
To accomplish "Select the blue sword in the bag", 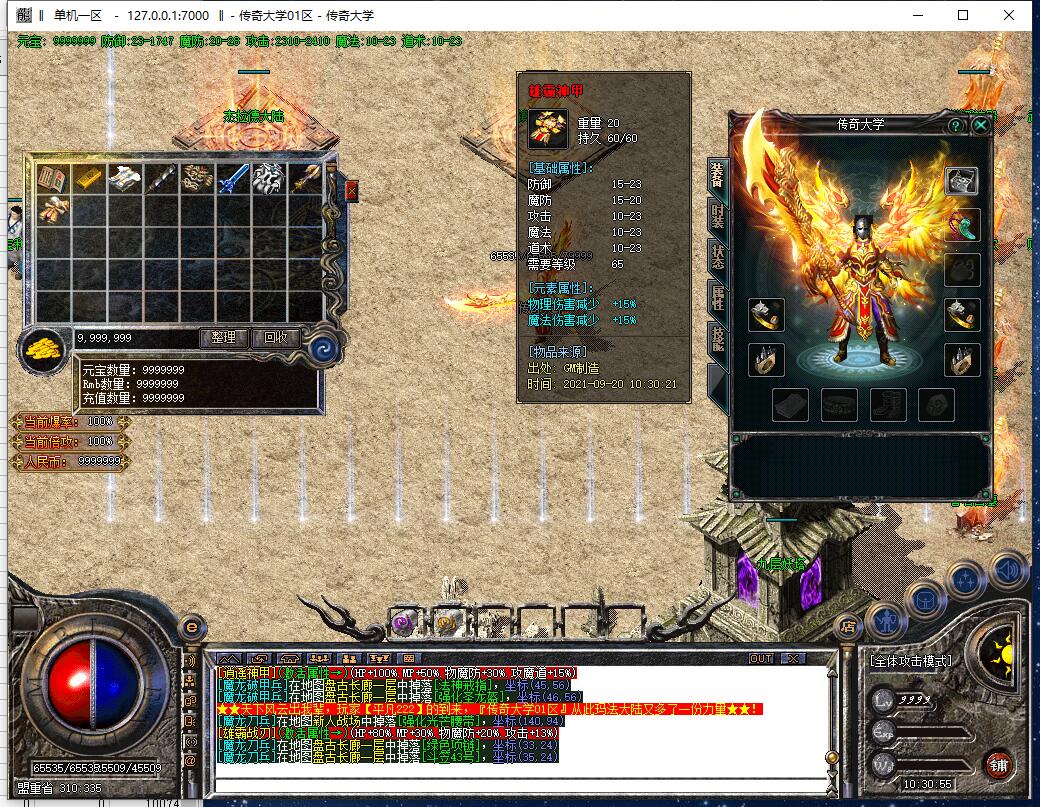I will [233, 178].
